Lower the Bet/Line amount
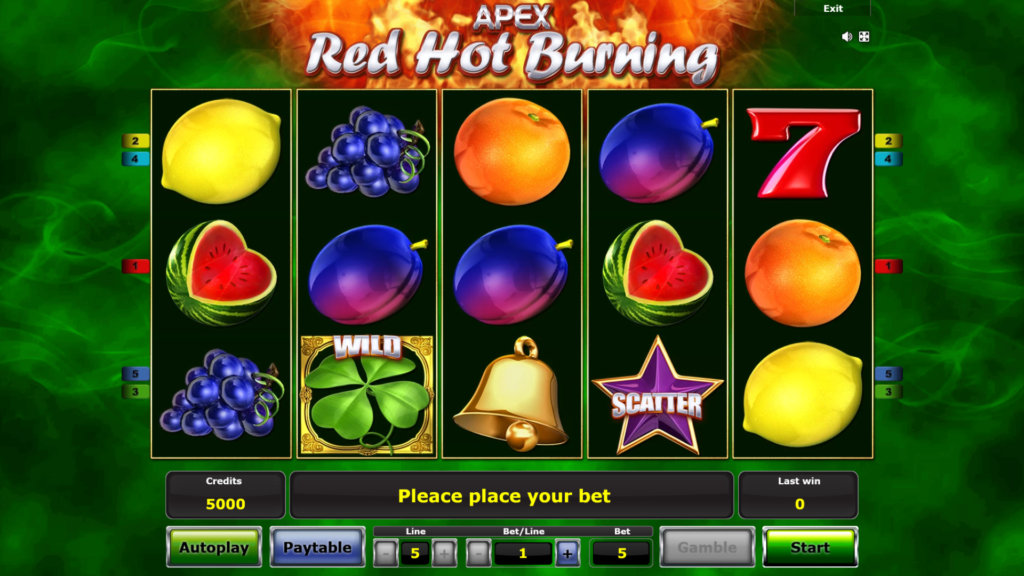 pyautogui.click(x=478, y=553)
